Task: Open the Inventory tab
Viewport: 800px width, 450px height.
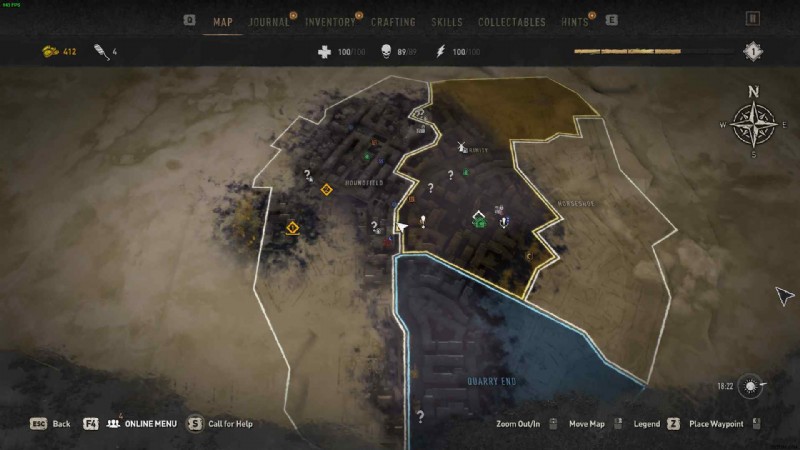Action: 329,21
